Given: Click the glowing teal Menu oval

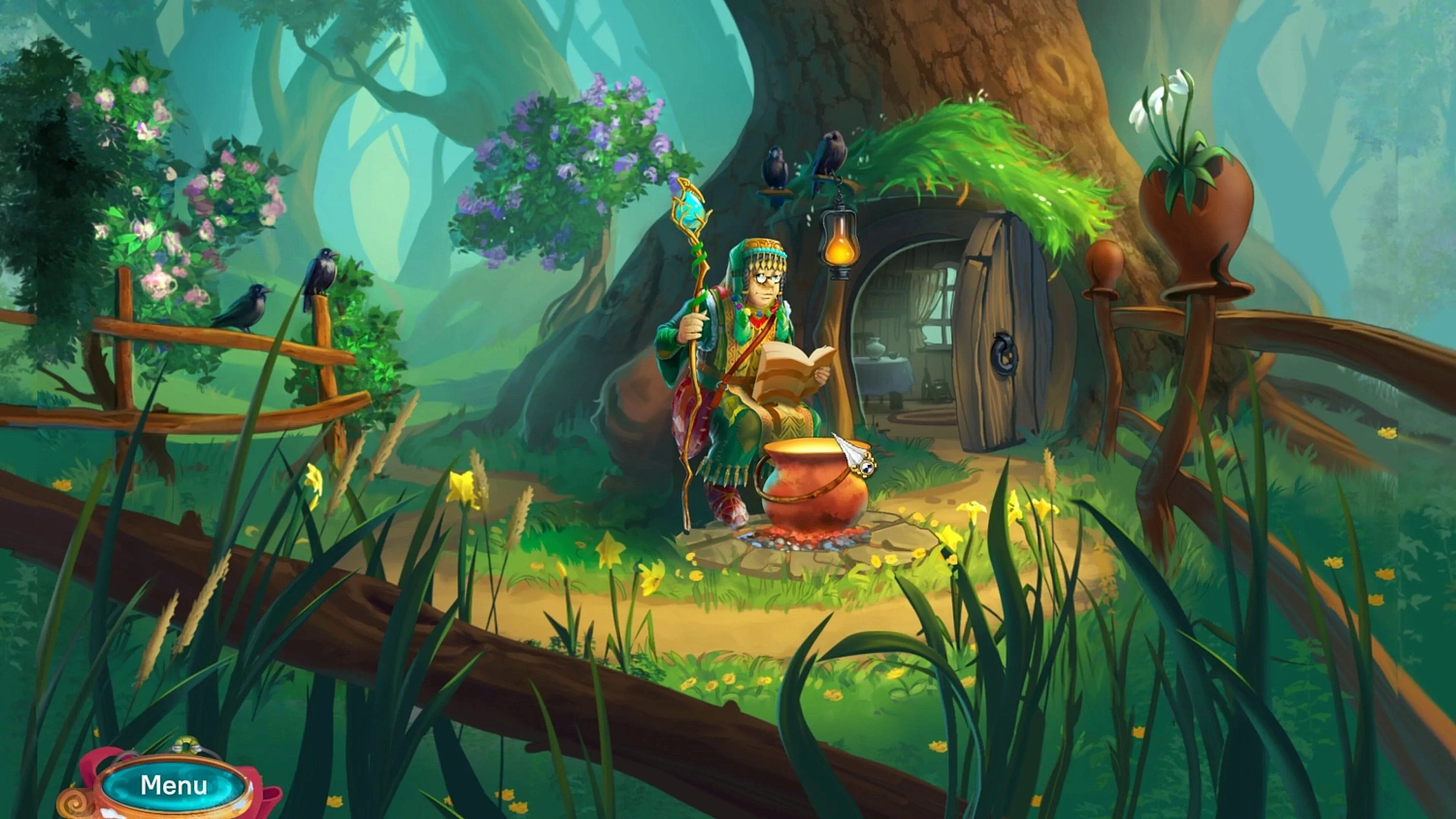Looking at the screenshot, I should pyautogui.click(x=173, y=784).
